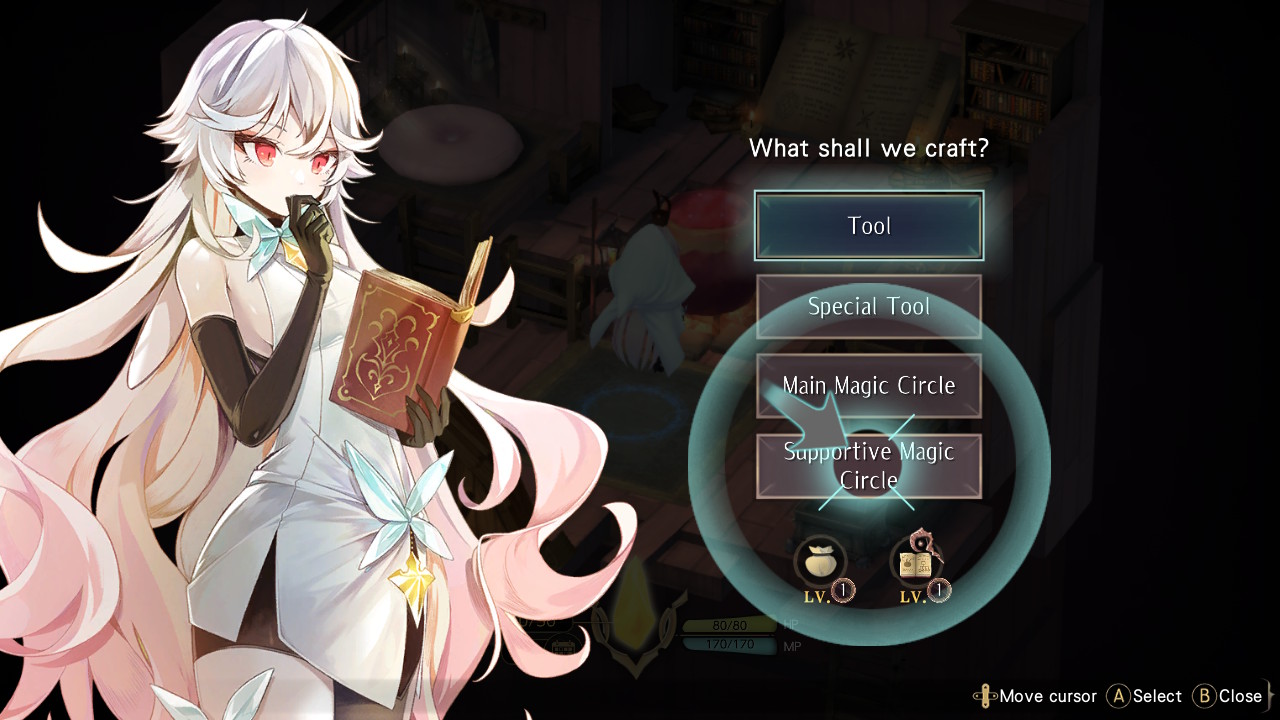Select the Tool crafting option
This screenshot has height=720, width=1280.
coord(868,226)
